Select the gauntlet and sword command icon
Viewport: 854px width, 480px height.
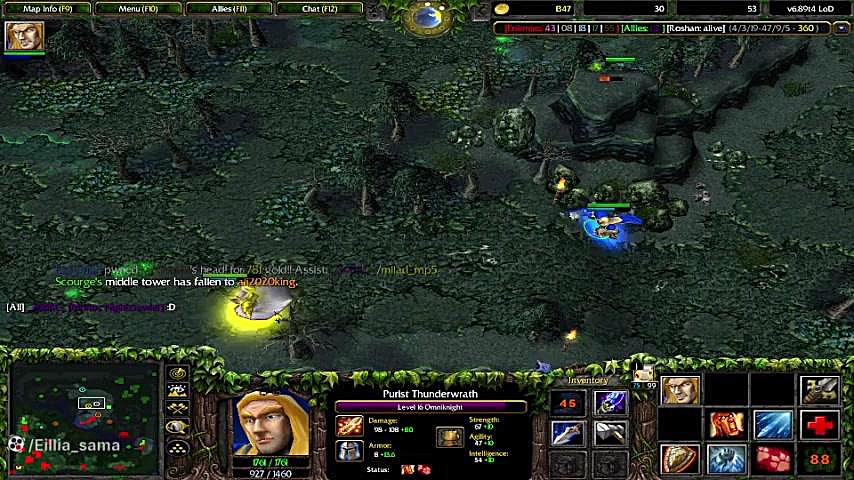pyautogui.click(x=820, y=391)
